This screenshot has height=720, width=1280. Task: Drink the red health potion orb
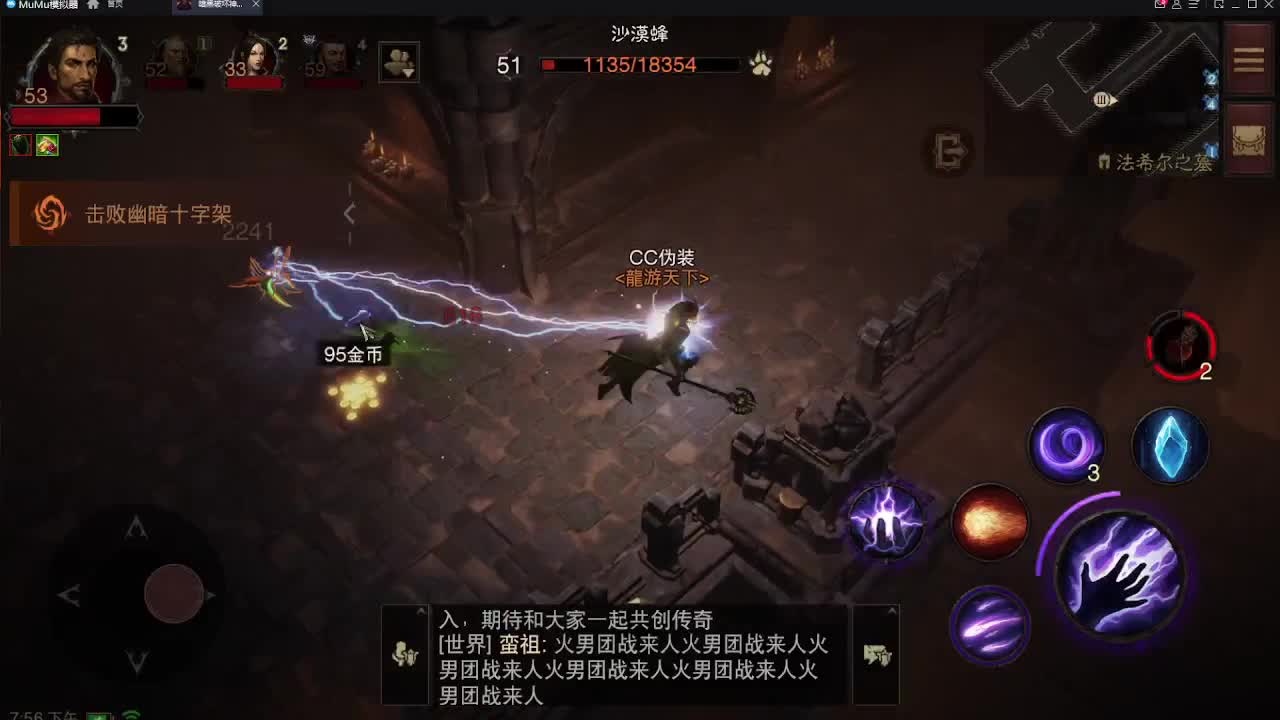point(1183,347)
